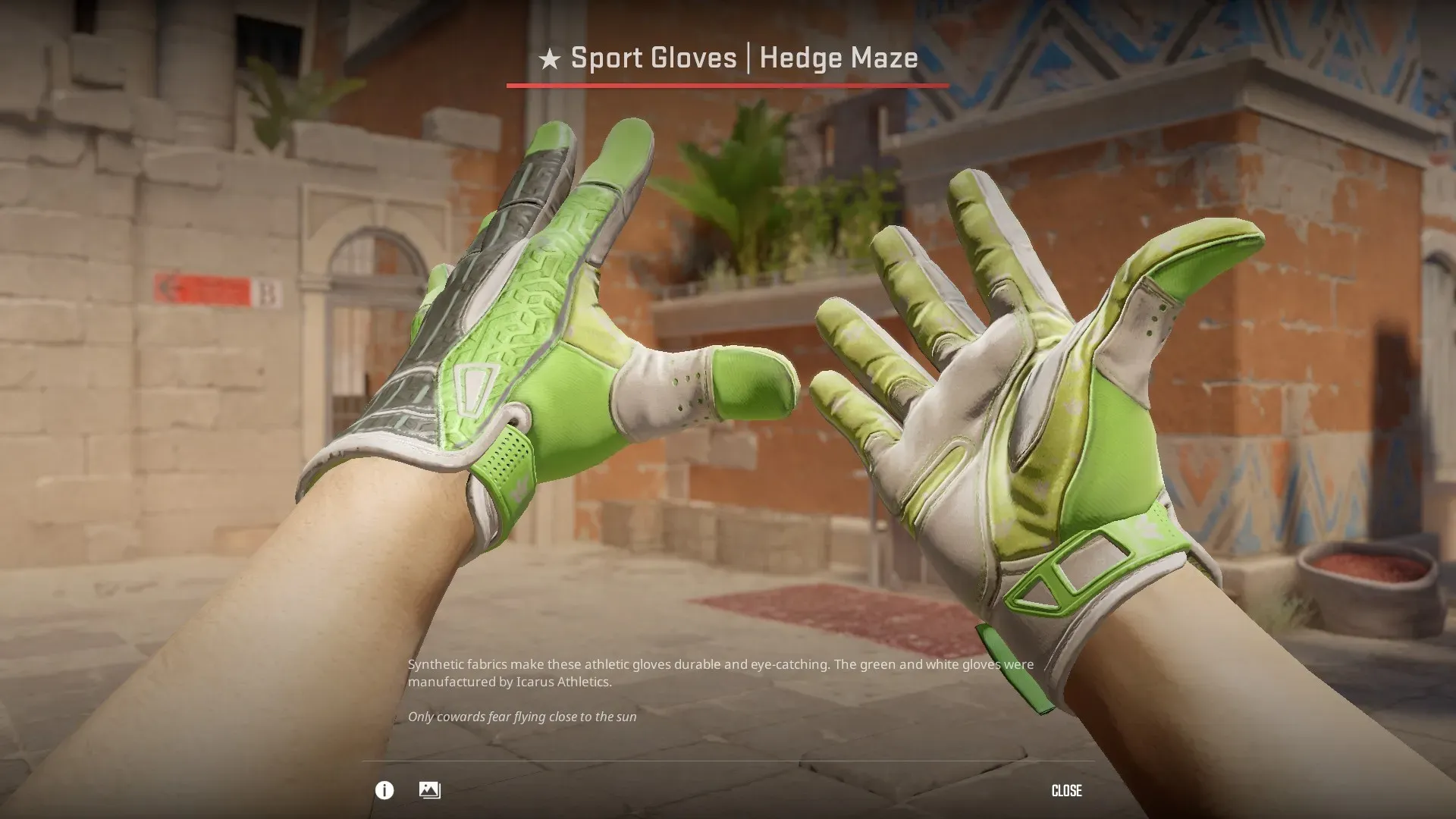Close the Sport Gloves inspect view

pos(1066,791)
